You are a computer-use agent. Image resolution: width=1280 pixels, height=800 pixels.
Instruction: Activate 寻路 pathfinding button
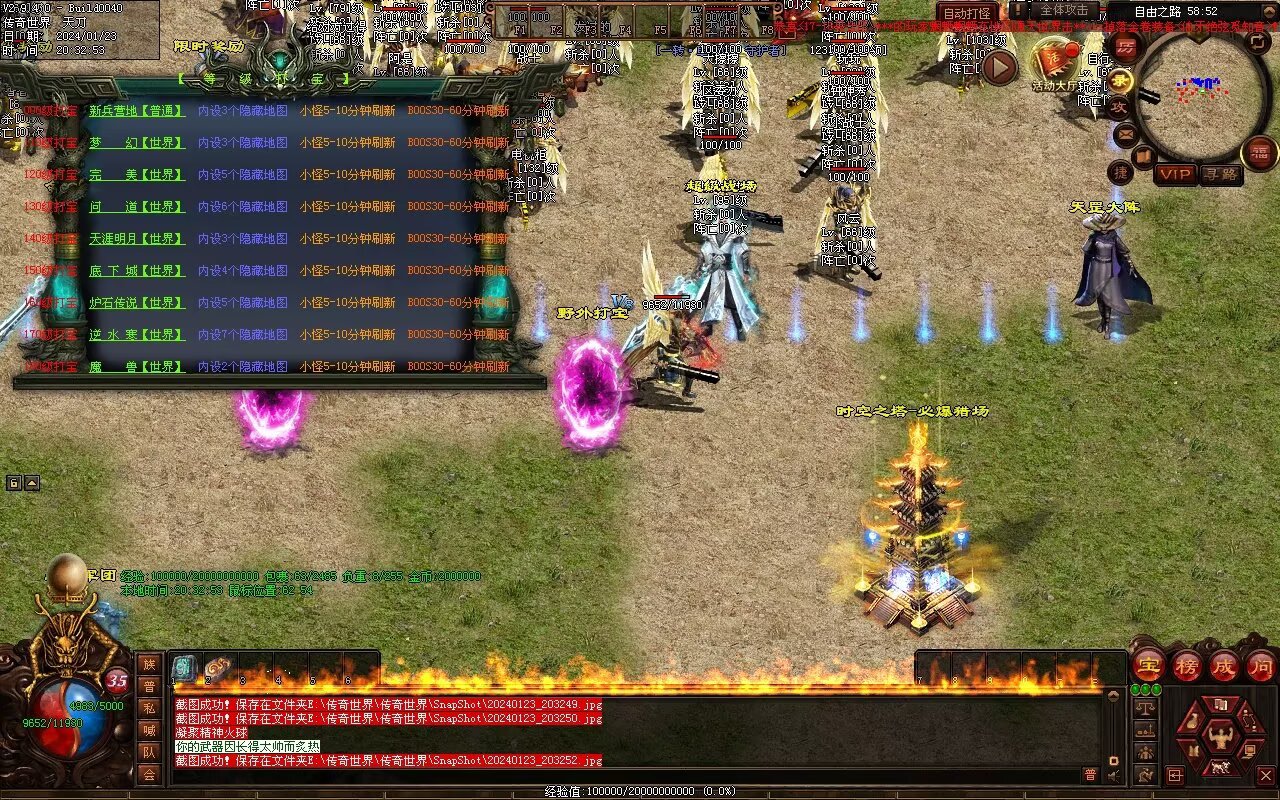point(1220,174)
